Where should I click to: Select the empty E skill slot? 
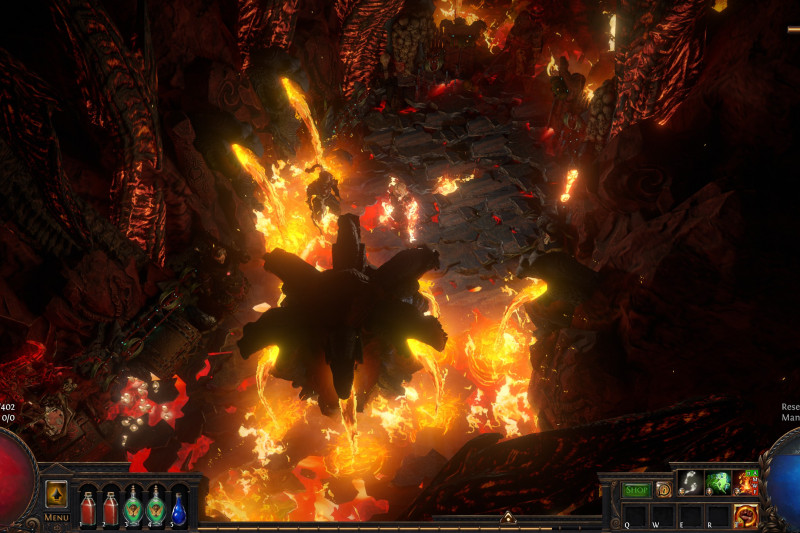pos(690,516)
